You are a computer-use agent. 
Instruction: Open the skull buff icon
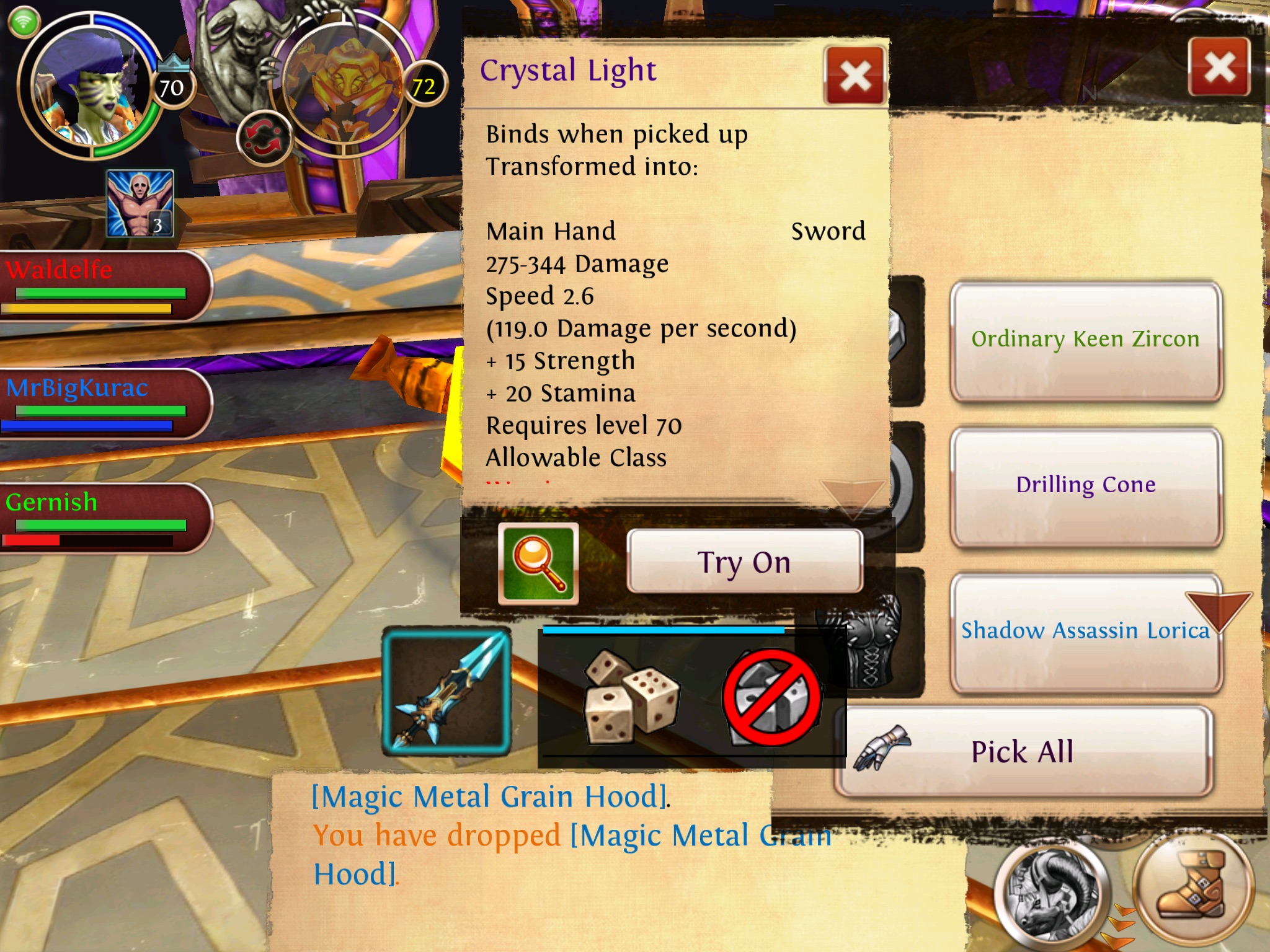pyautogui.click(x=140, y=204)
